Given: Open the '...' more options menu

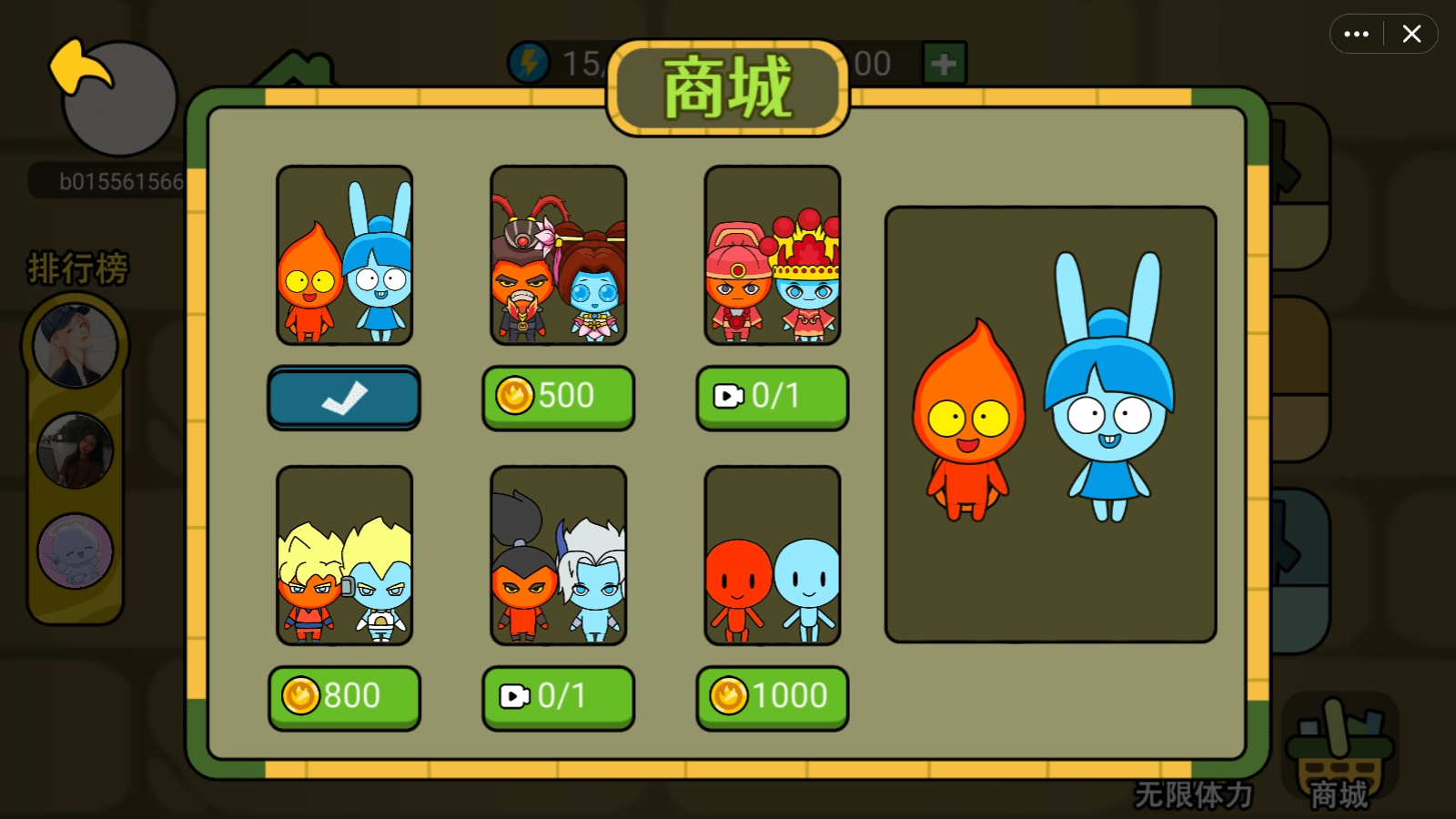Looking at the screenshot, I should [x=1357, y=34].
